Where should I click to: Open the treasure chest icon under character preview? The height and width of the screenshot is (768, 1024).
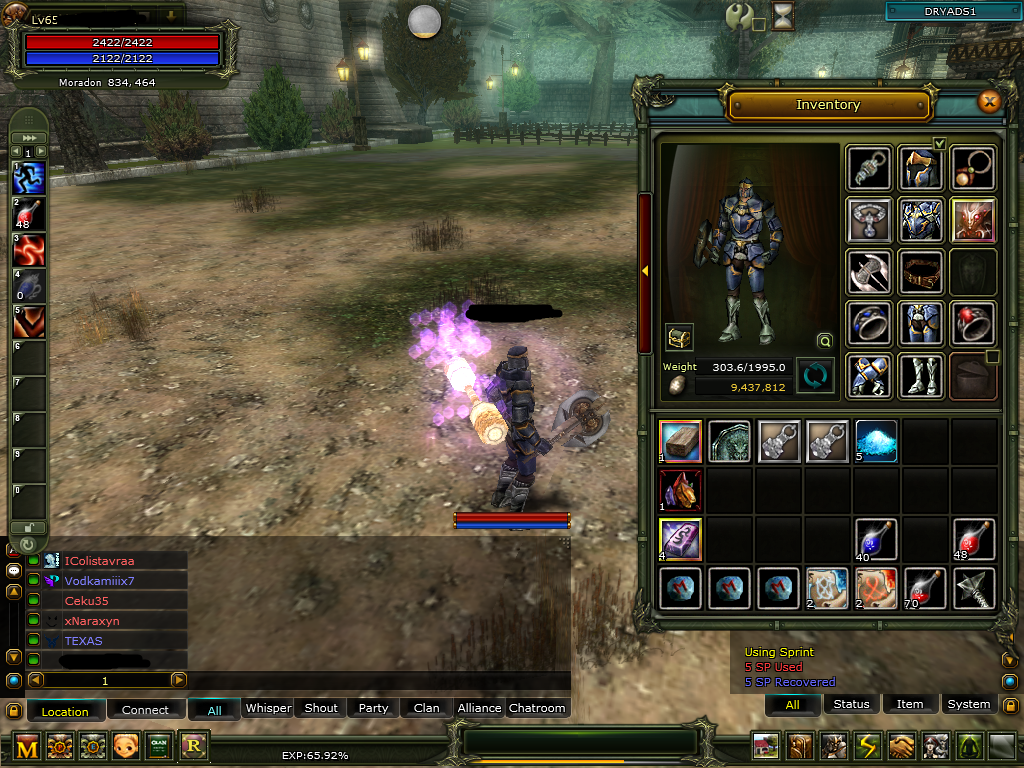click(x=680, y=337)
